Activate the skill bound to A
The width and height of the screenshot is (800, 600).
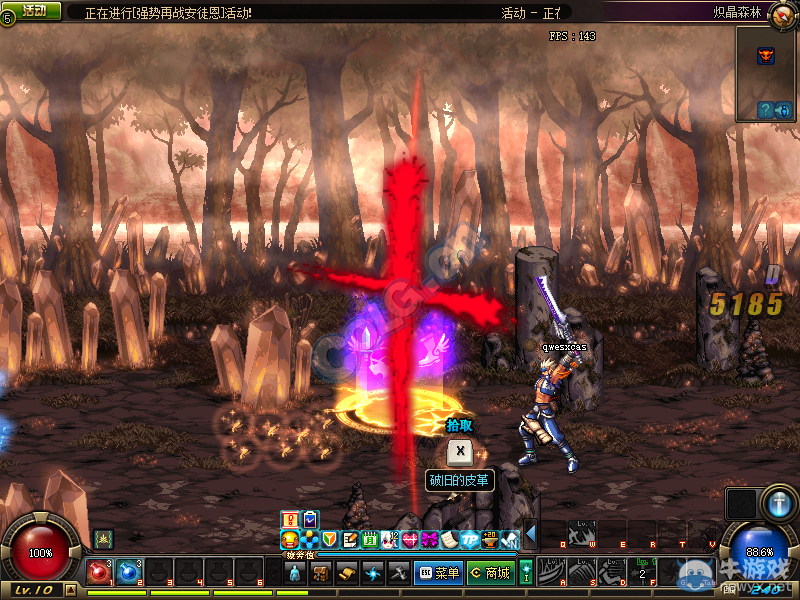pos(552,573)
